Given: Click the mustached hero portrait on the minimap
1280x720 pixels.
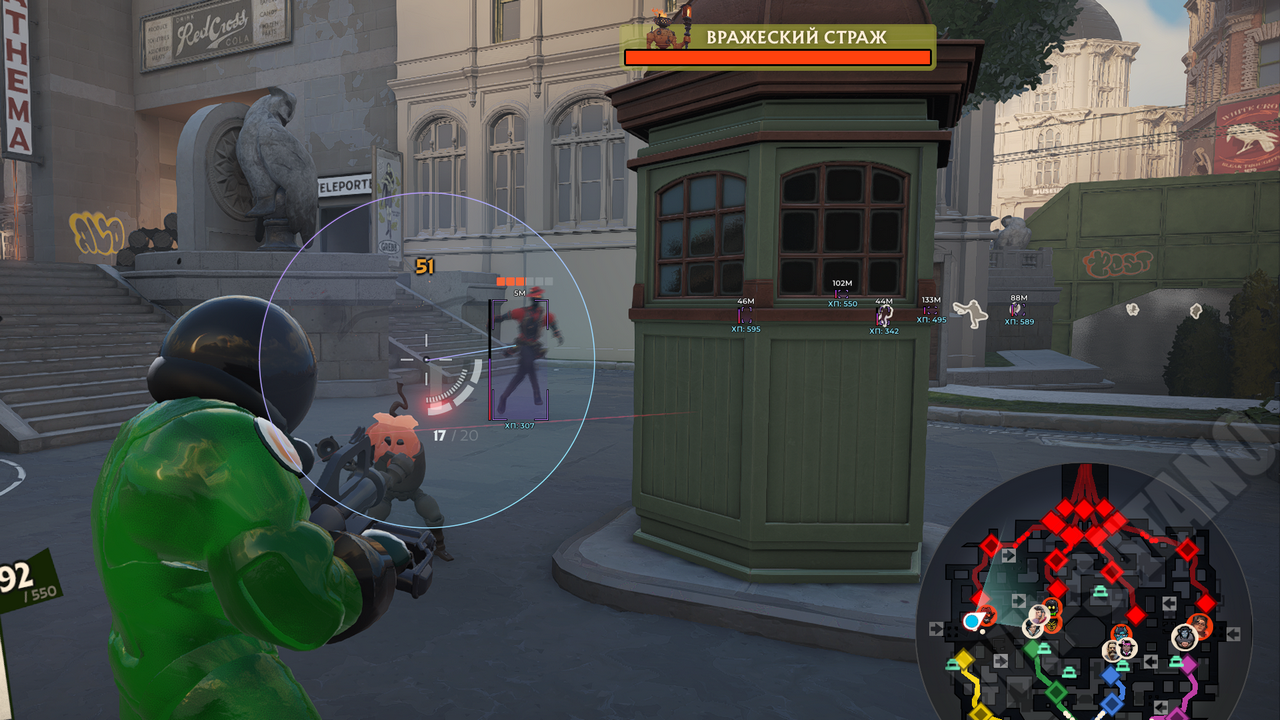Looking at the screenshot, I should (x=1112, y=651).
